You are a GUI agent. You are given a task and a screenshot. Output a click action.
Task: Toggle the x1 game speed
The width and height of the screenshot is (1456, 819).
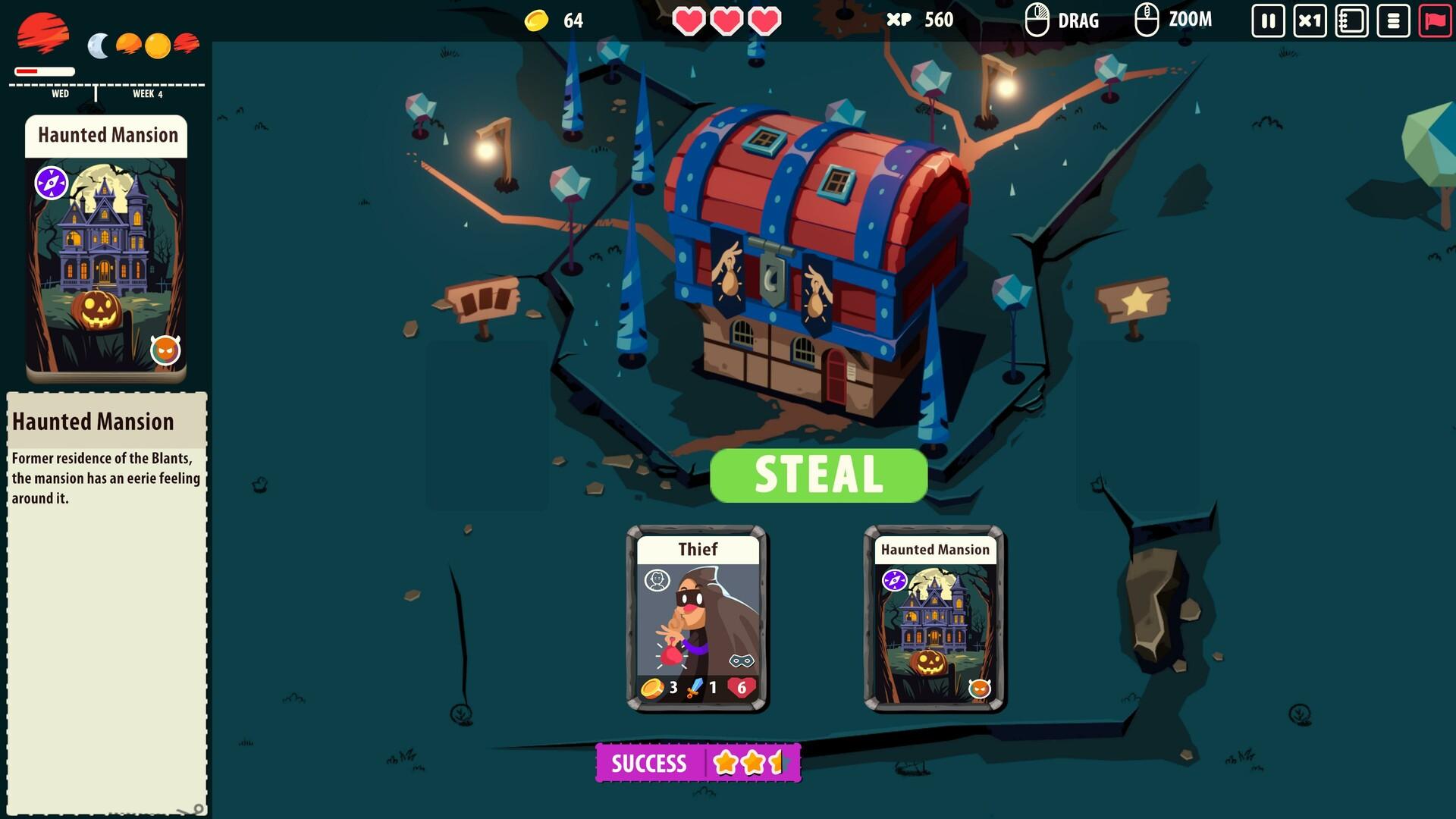pyautogui.click(x=1309, y=20)
